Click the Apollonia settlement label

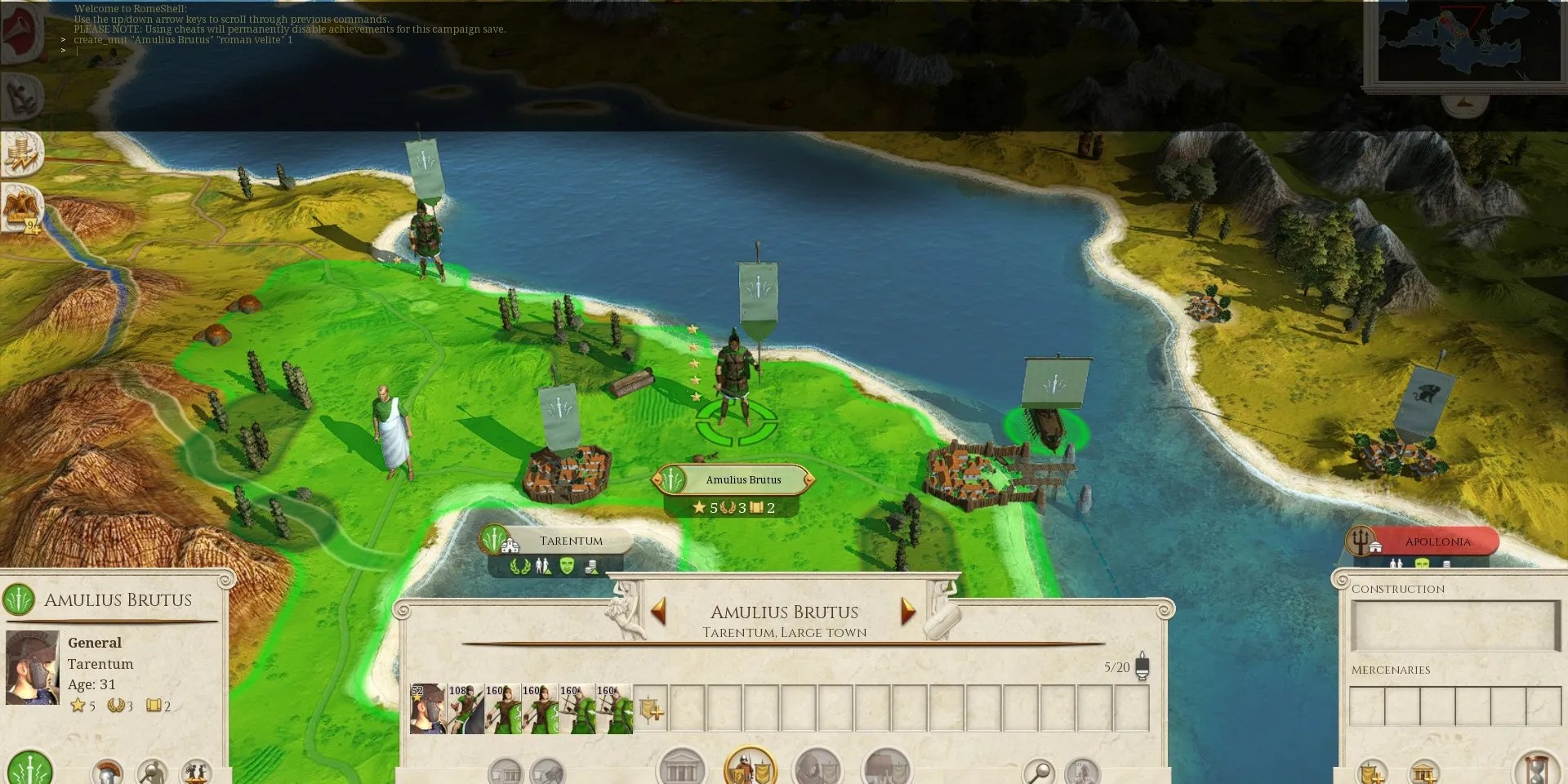[x=1437, y=541]
